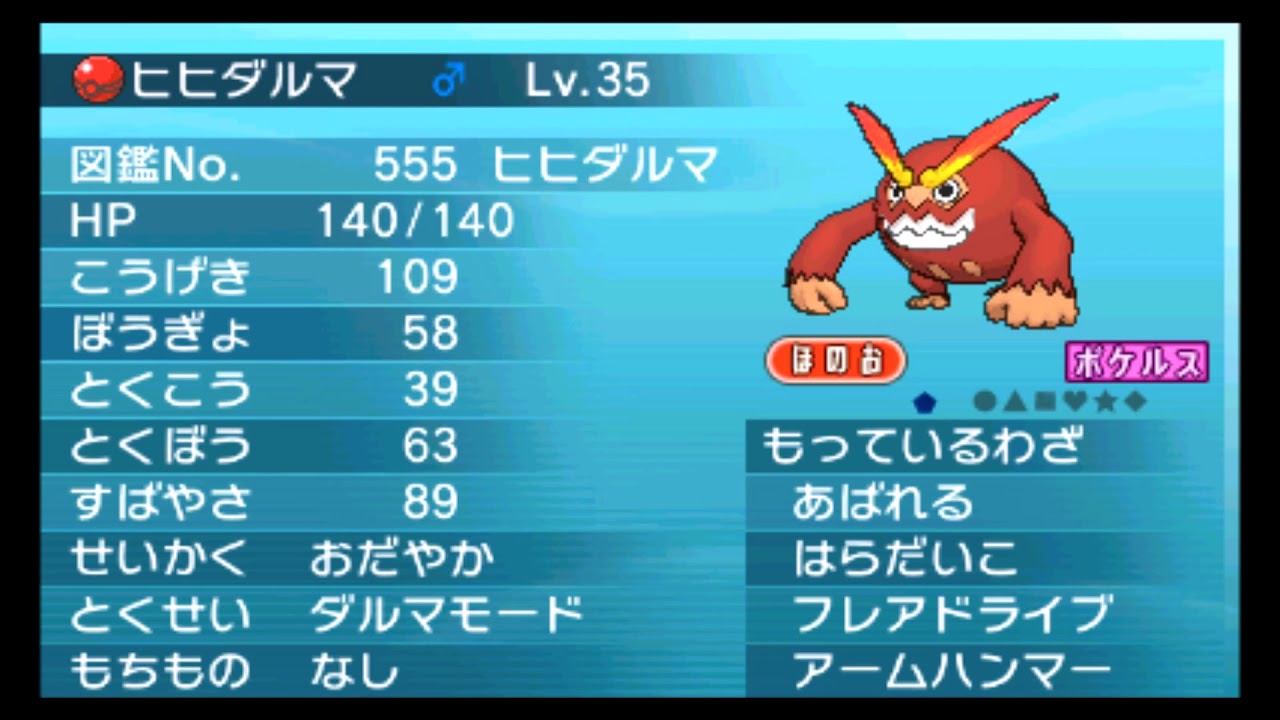
Task: Click the diamond marking icon
Action: 1134,400
